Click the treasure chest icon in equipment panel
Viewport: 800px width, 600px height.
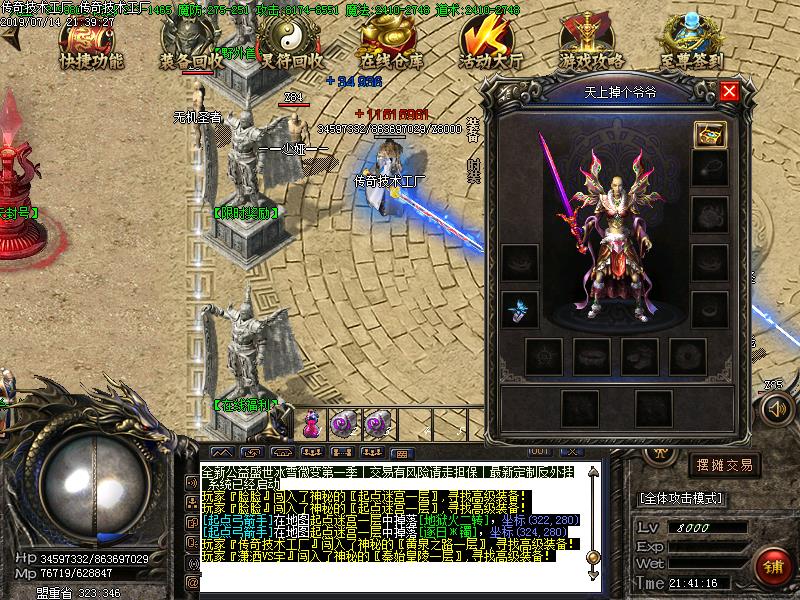(x=710, y=133)
